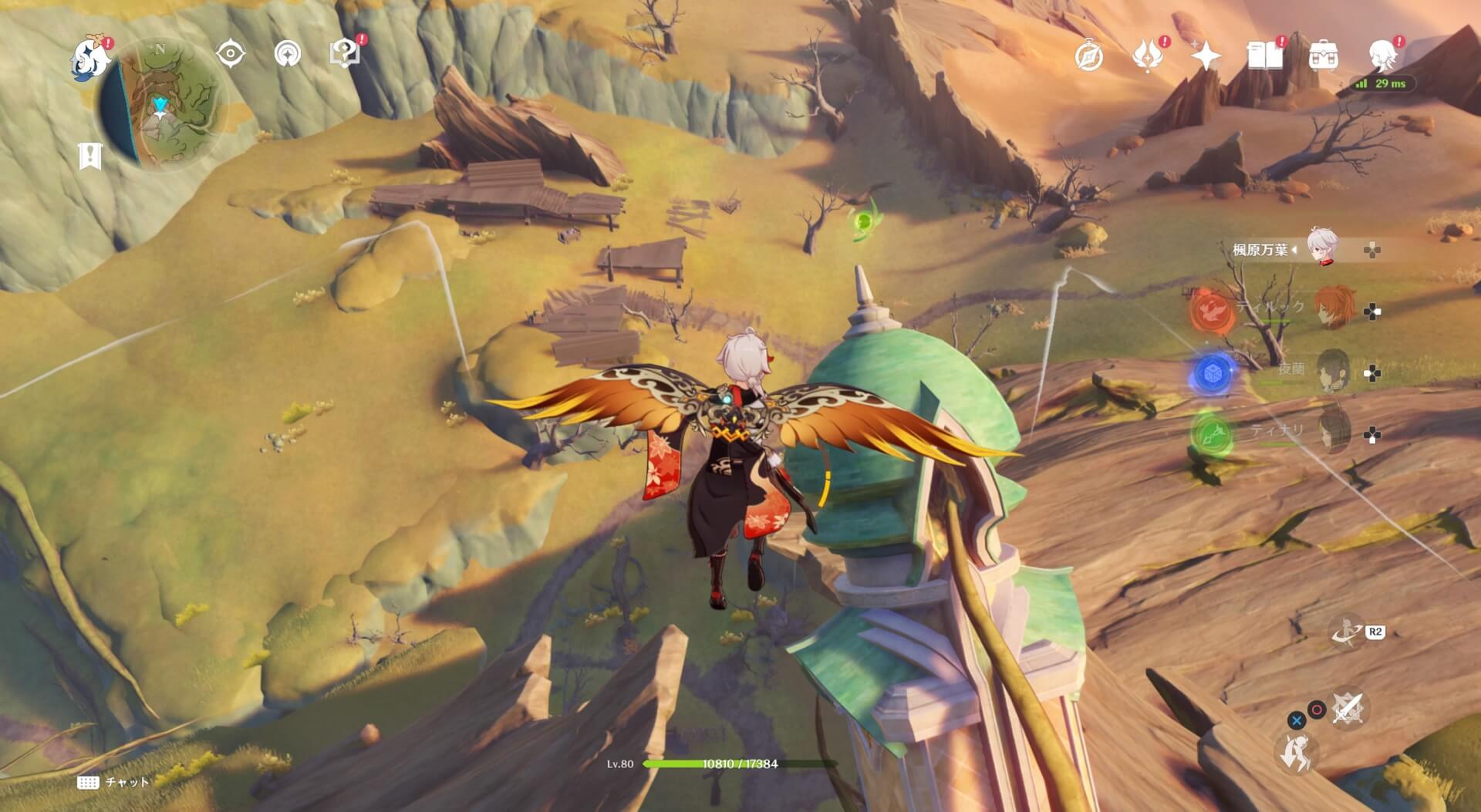
Task: Open the character profile head icon
Action: (x=1382, y=56)
